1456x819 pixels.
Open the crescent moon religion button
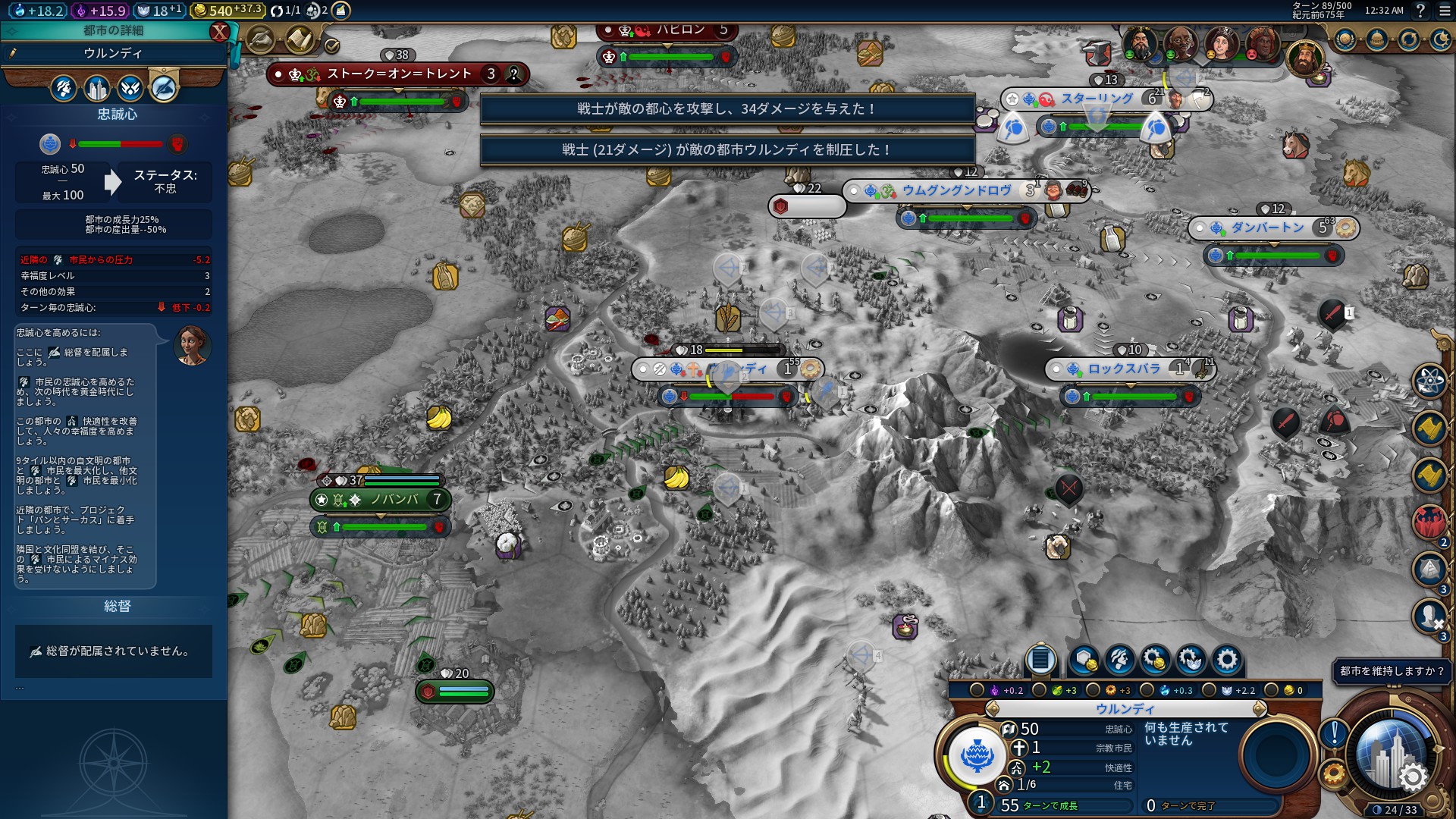tap(1440, 39)
